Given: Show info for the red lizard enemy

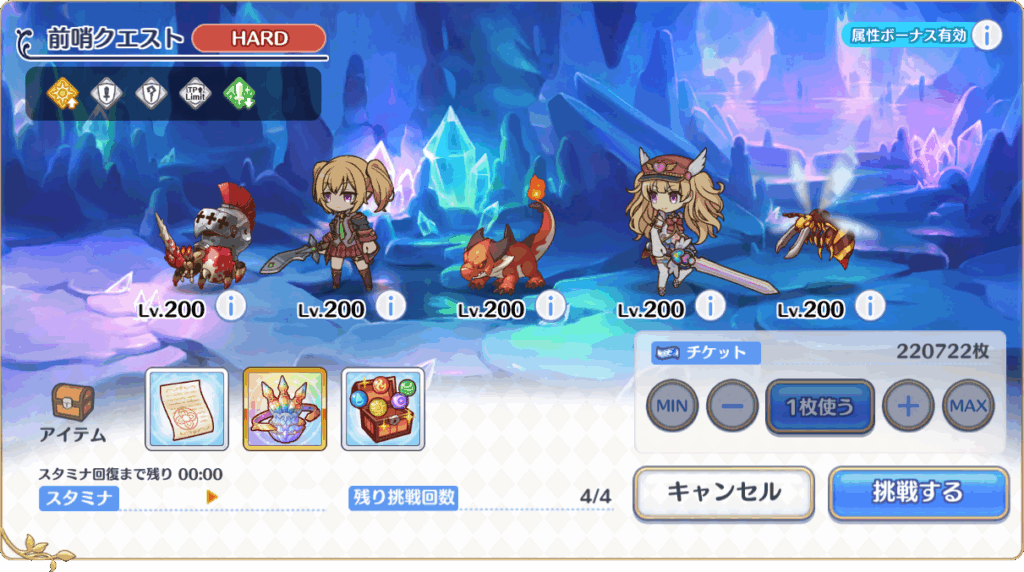Looking at the screenshot, I should click(551, 306).
